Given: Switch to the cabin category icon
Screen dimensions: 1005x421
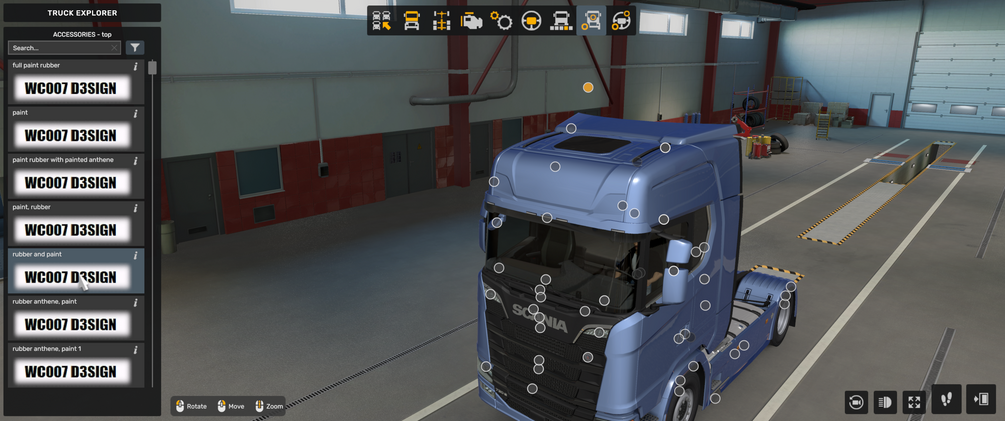Looking at the screenshot, I should click(x=411, y=21).
